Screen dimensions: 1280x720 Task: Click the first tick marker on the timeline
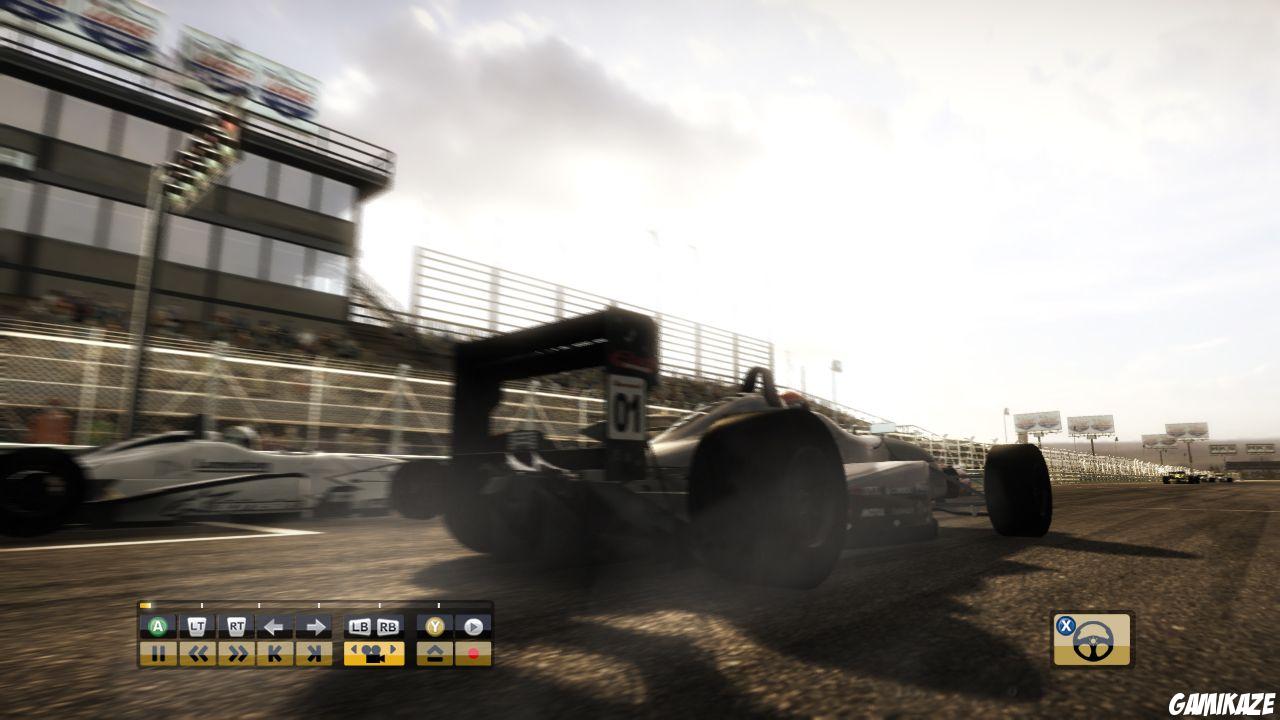[x=201, y=605]
